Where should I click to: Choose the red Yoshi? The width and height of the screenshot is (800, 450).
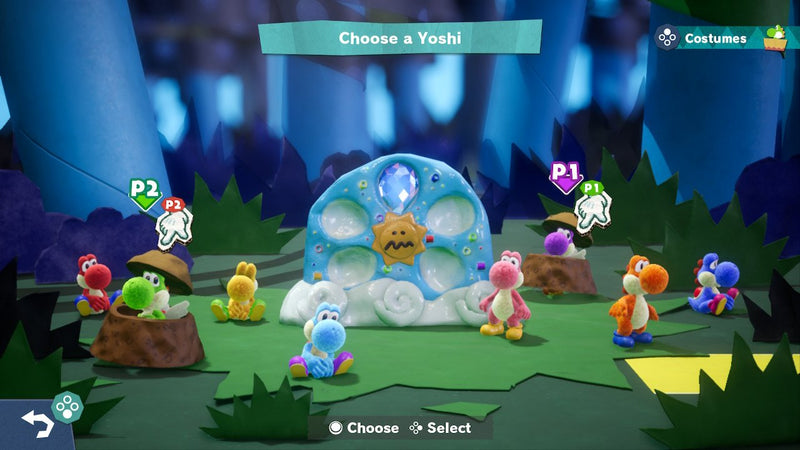pos(93,284)
